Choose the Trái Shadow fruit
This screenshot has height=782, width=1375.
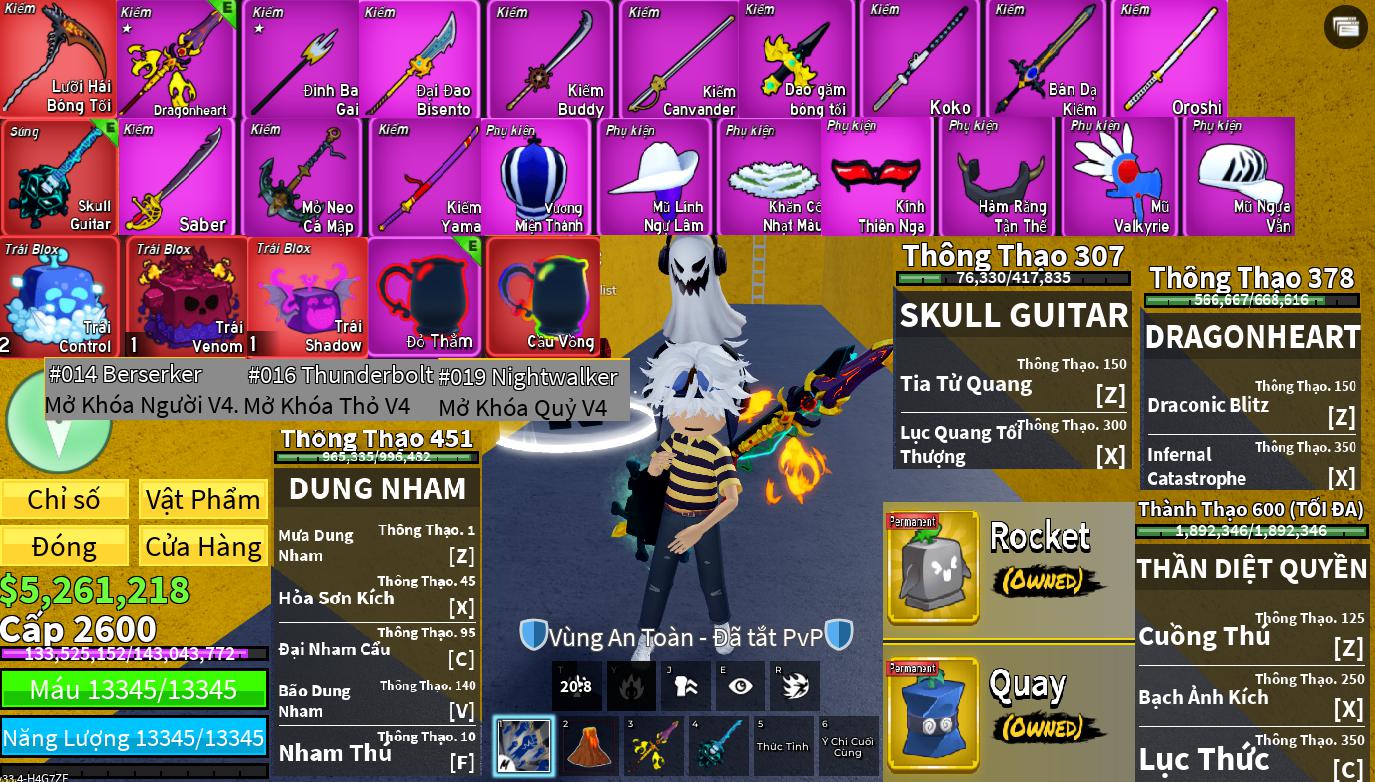coord(307,297)
